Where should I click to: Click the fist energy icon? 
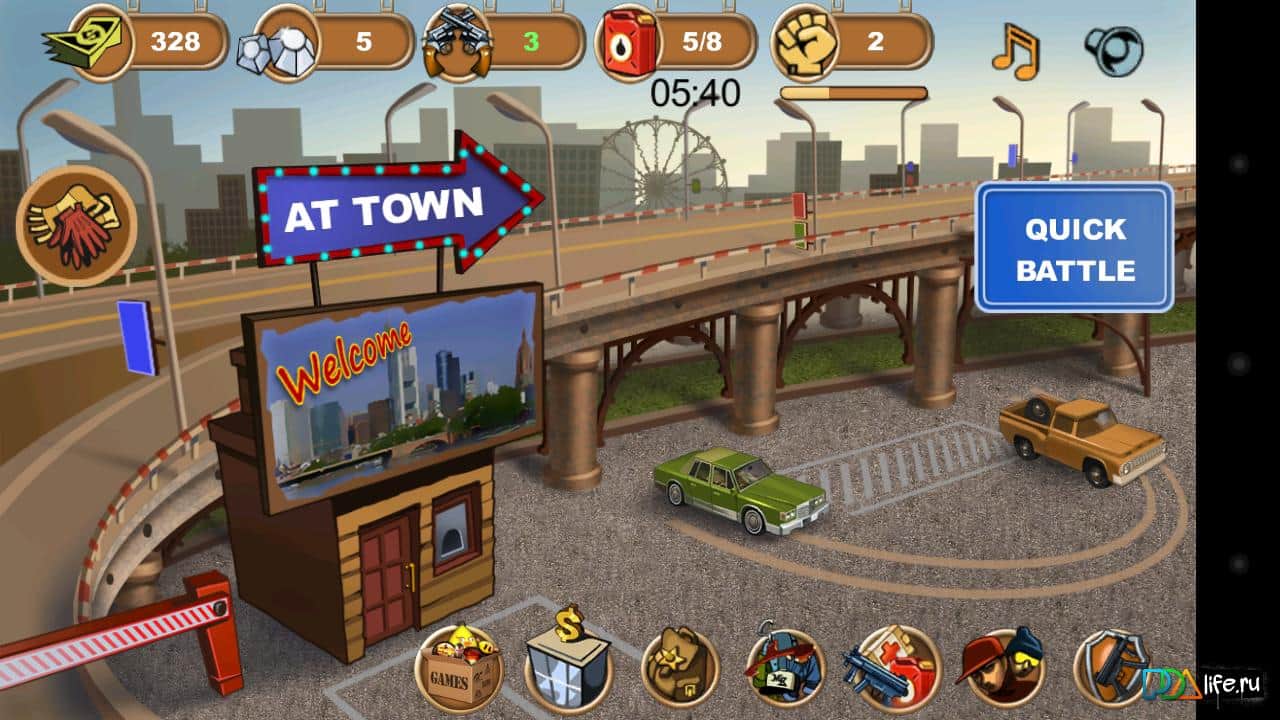tap(800, 42)
